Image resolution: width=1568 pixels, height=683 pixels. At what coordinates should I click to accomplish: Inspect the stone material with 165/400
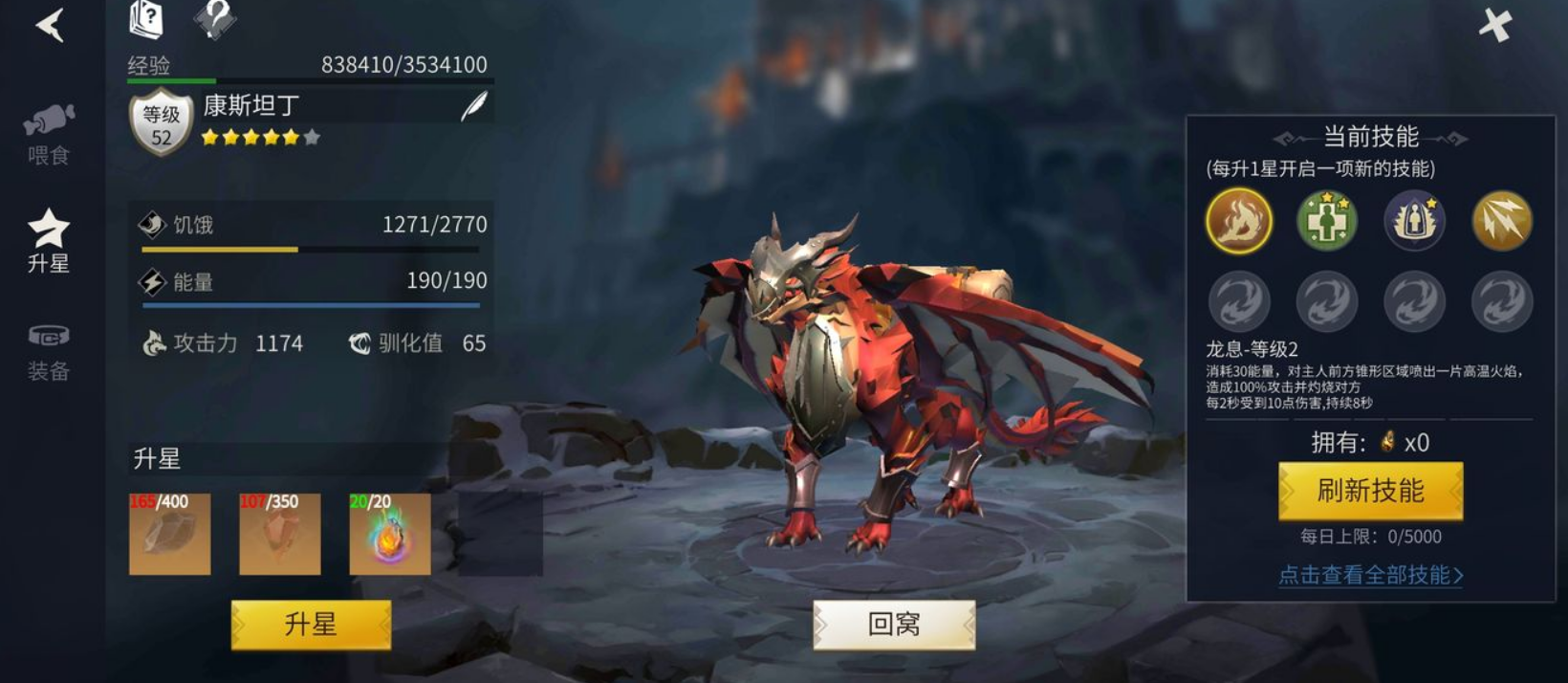click(x=170, y=534)
